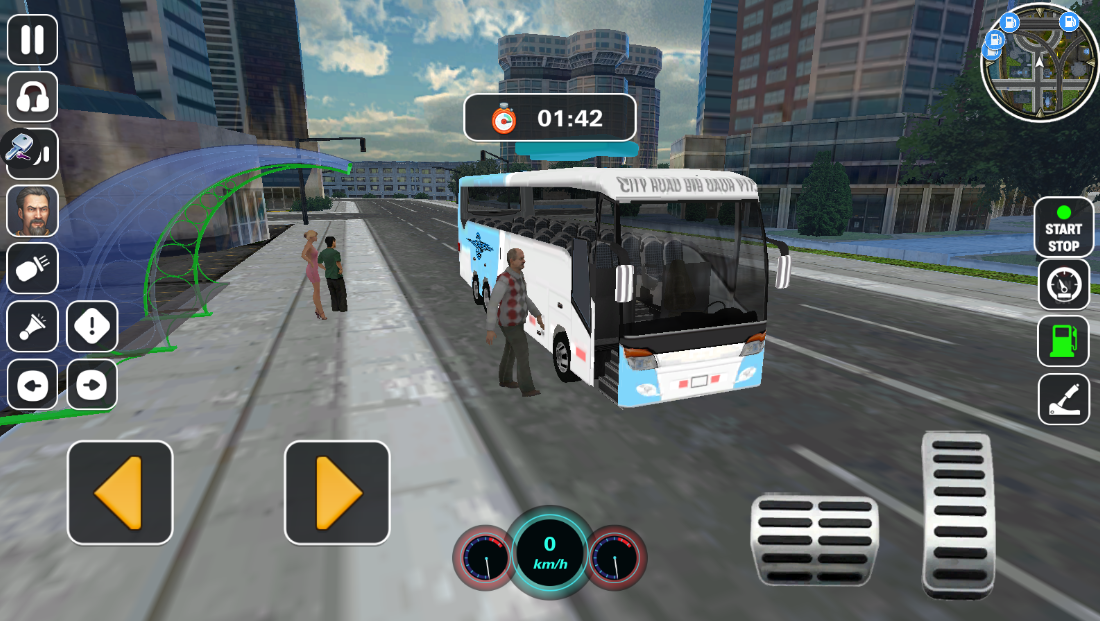Open the green fuel pump button

(1063, 342)
